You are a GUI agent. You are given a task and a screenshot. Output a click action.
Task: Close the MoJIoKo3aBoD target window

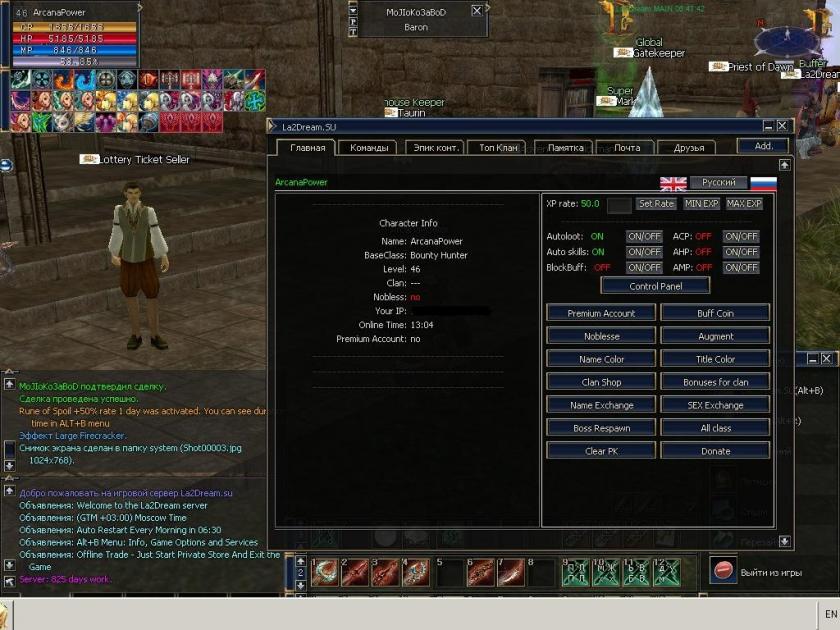[x=476, y=11]
